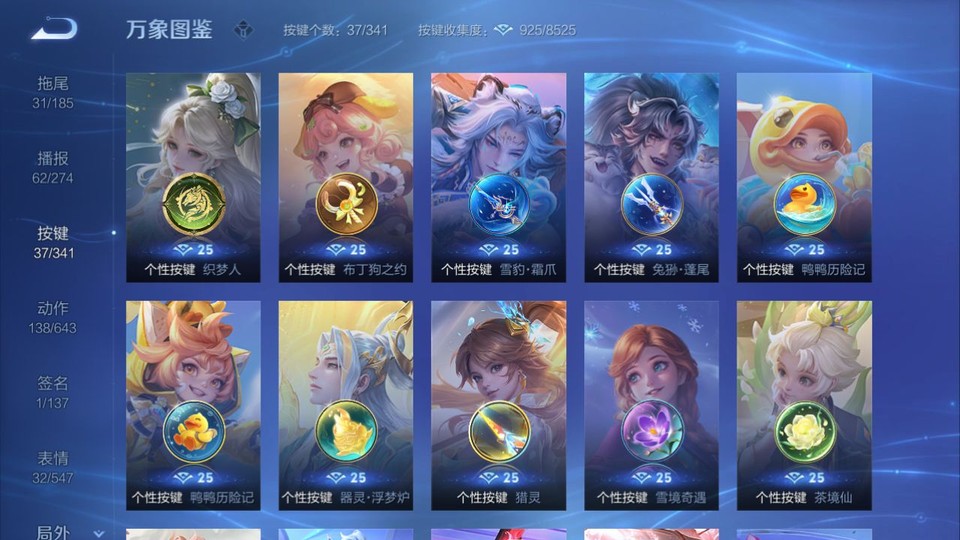Select the 兔狲·蓬尾 button skin card
The width and height of the screenshot is (960, 540).
(651, 177)
